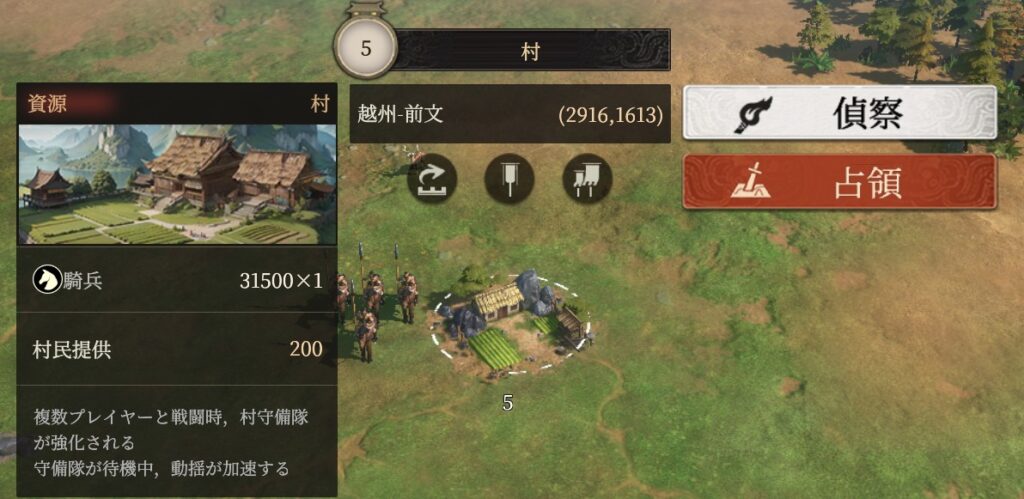Screen dimensions: 1024x499
Task: Click the 越州-前文 coordinates bar
Action: point(510,114)
